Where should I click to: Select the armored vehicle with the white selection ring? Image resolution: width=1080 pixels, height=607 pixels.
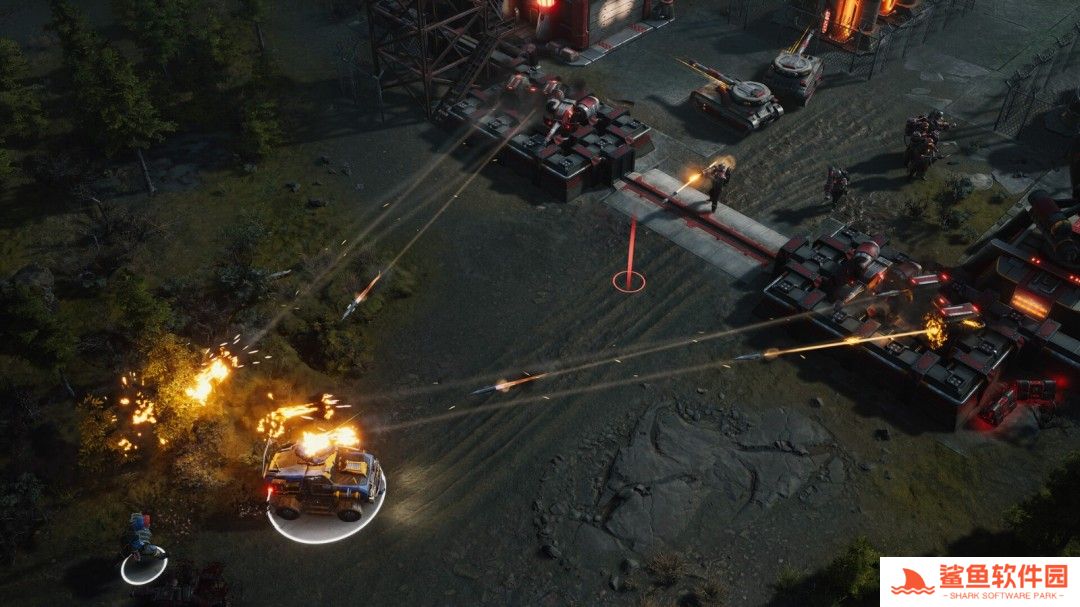coord(324,481)
